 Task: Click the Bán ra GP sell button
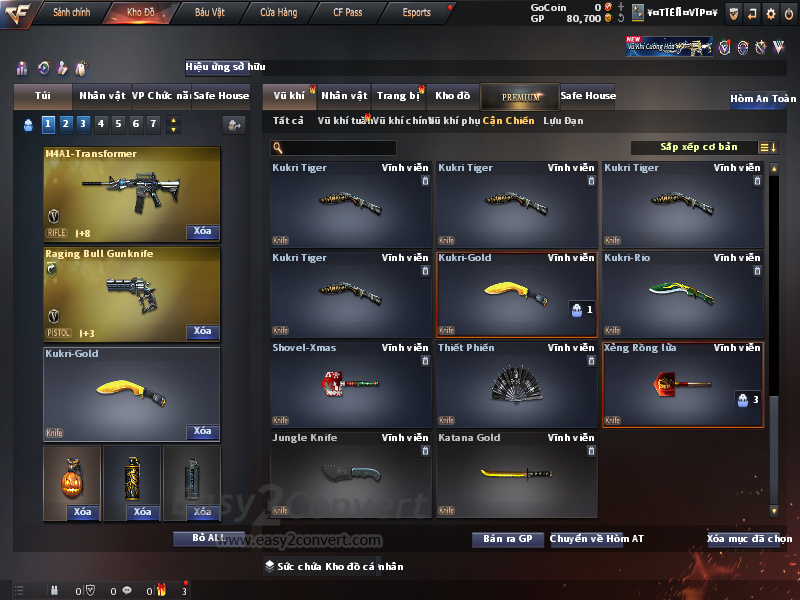(x=507, y=539)
